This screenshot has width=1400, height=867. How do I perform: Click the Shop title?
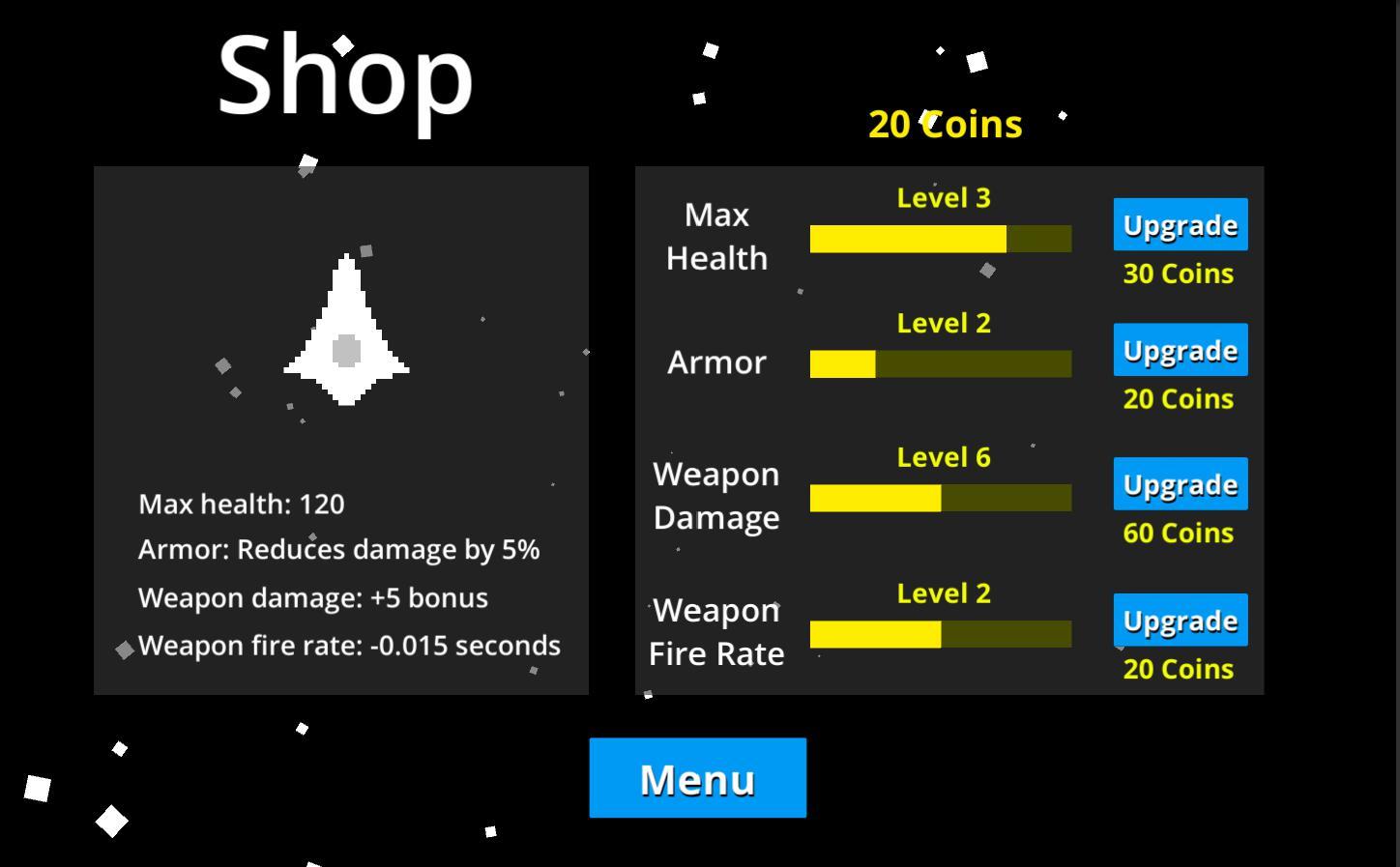coord(344,79)
